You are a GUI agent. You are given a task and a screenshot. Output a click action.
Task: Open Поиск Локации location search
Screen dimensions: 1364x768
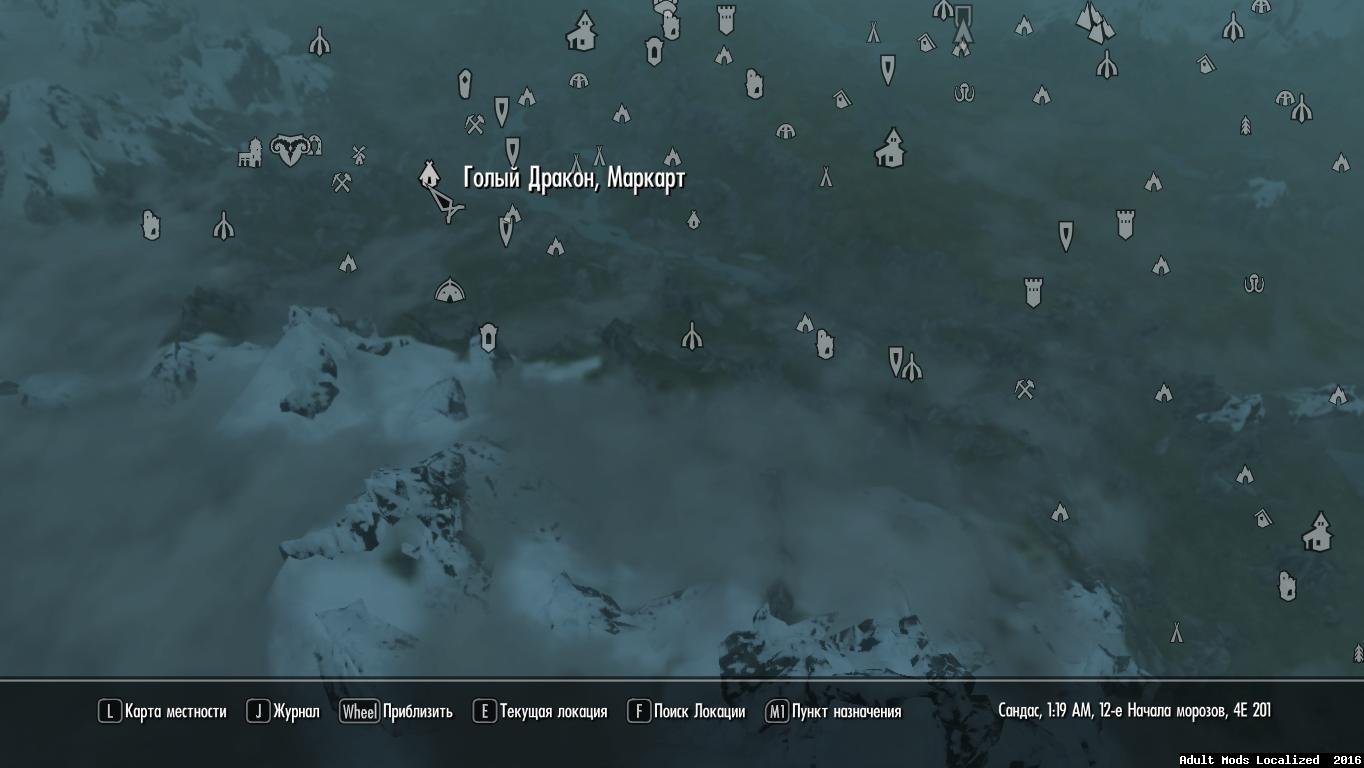pyautogui.click(x=687, y=712)
